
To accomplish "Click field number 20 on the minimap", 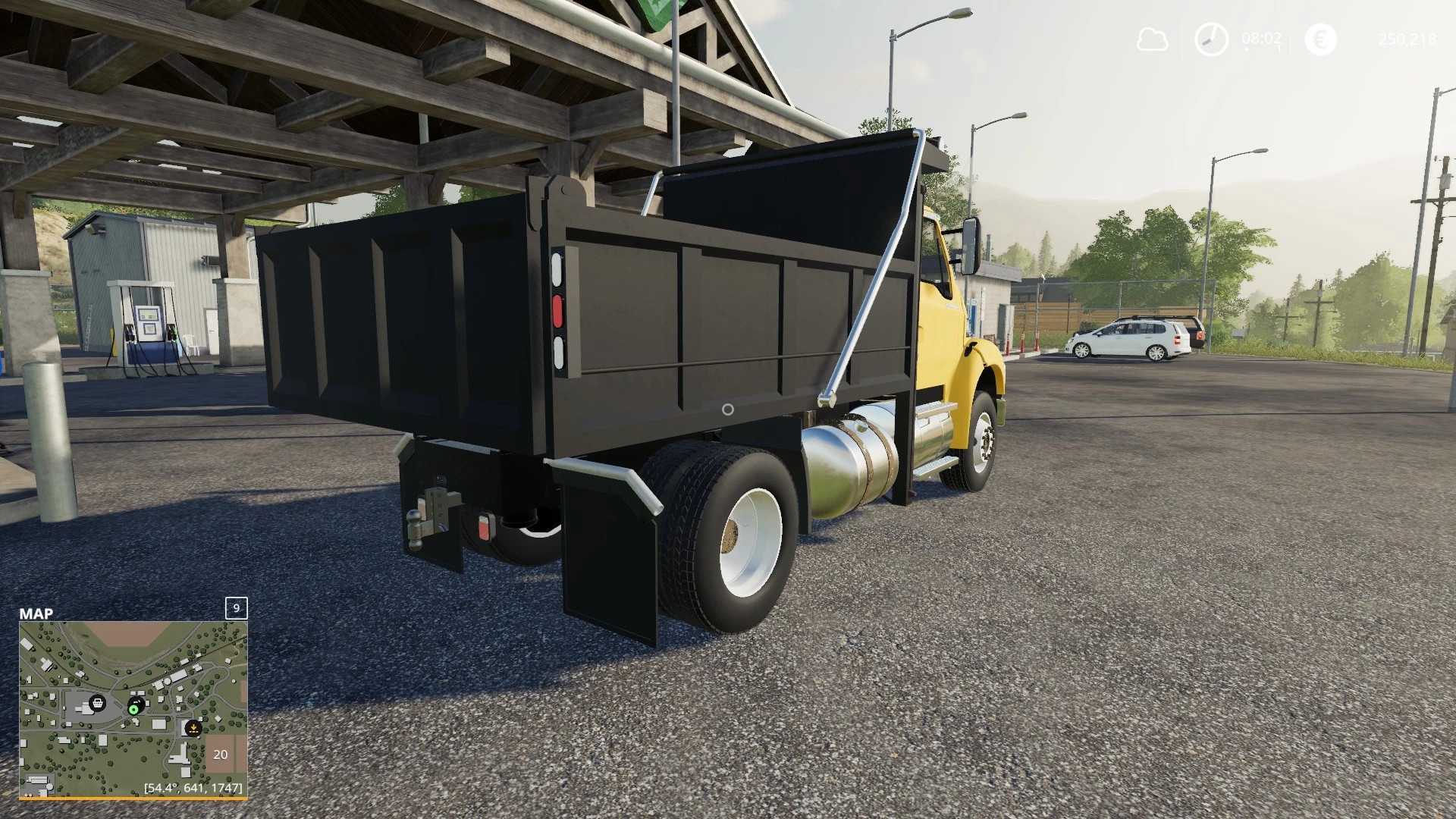I will pos(221,755).
